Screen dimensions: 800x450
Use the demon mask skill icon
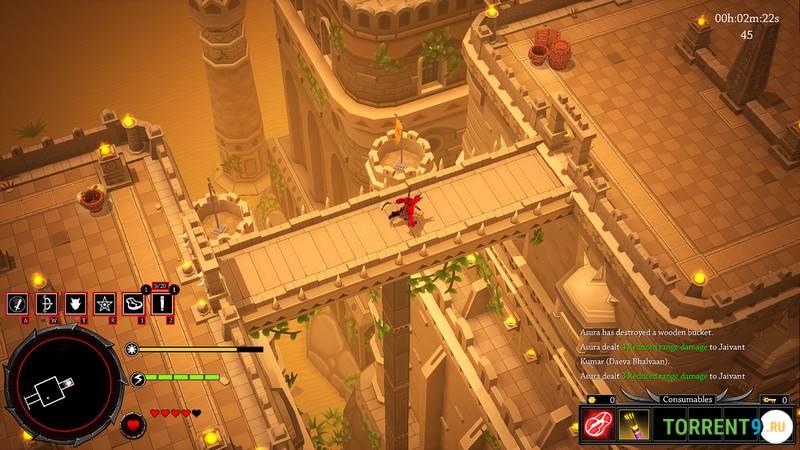point(75,303)
